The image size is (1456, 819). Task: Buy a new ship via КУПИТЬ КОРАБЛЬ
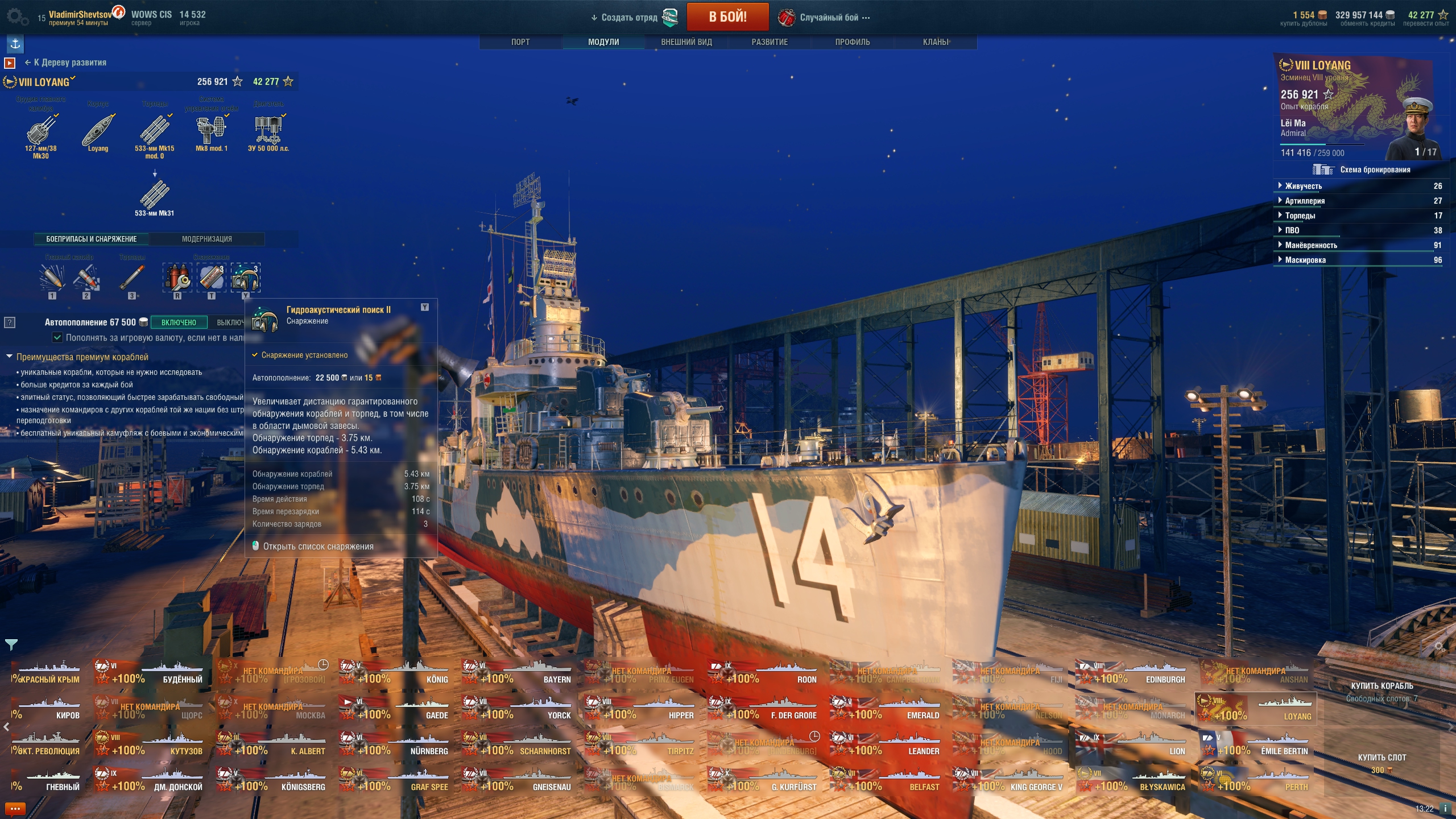1381,686
